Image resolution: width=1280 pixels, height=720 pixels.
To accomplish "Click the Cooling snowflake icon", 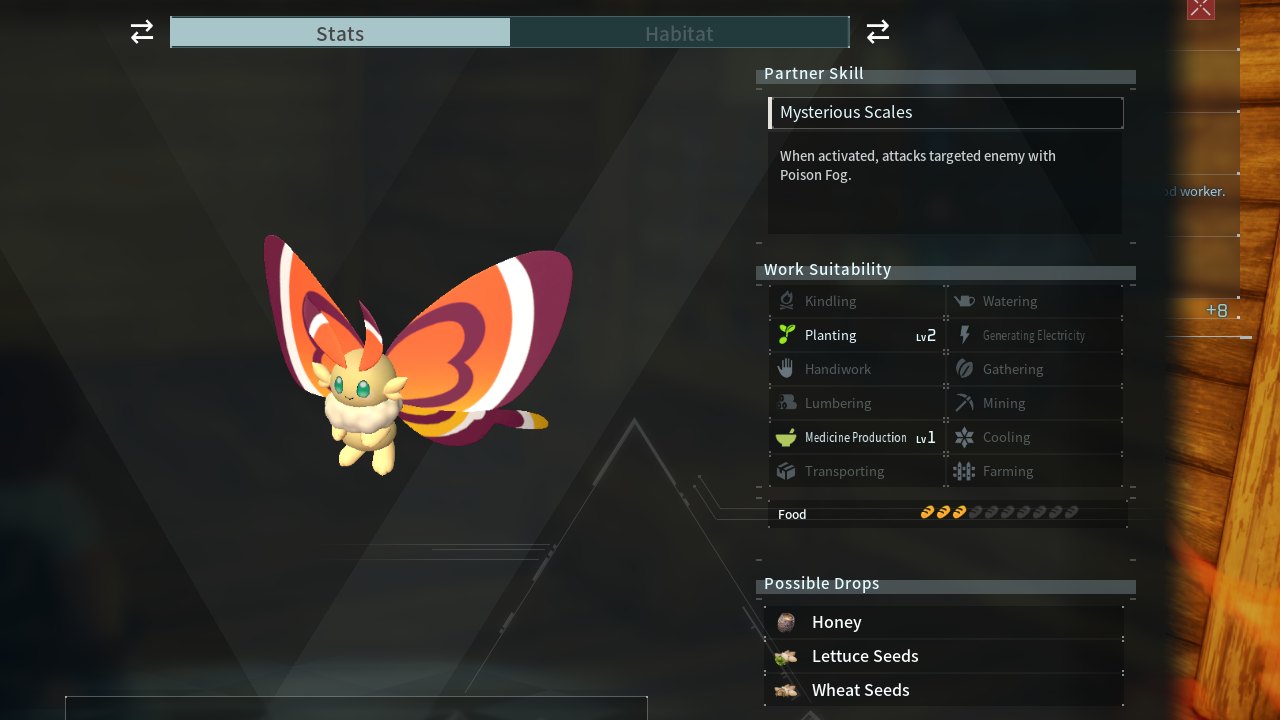I will pos(963,437).
